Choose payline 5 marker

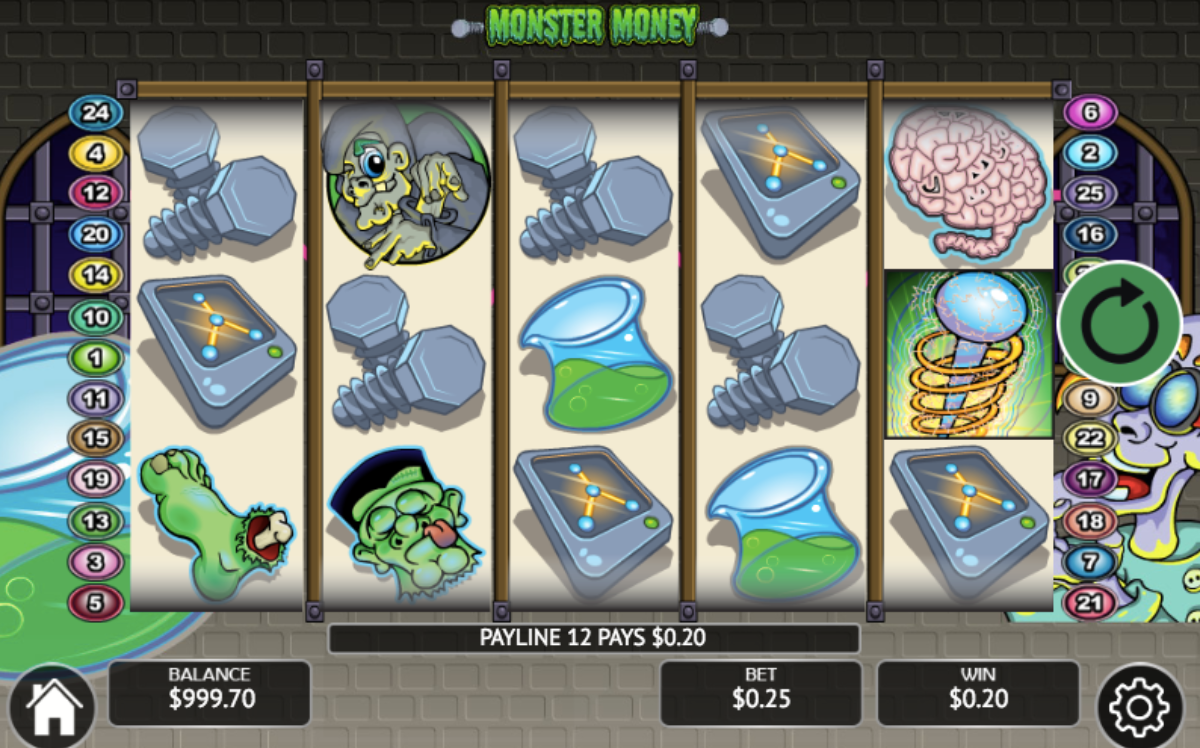coord(95,603)
